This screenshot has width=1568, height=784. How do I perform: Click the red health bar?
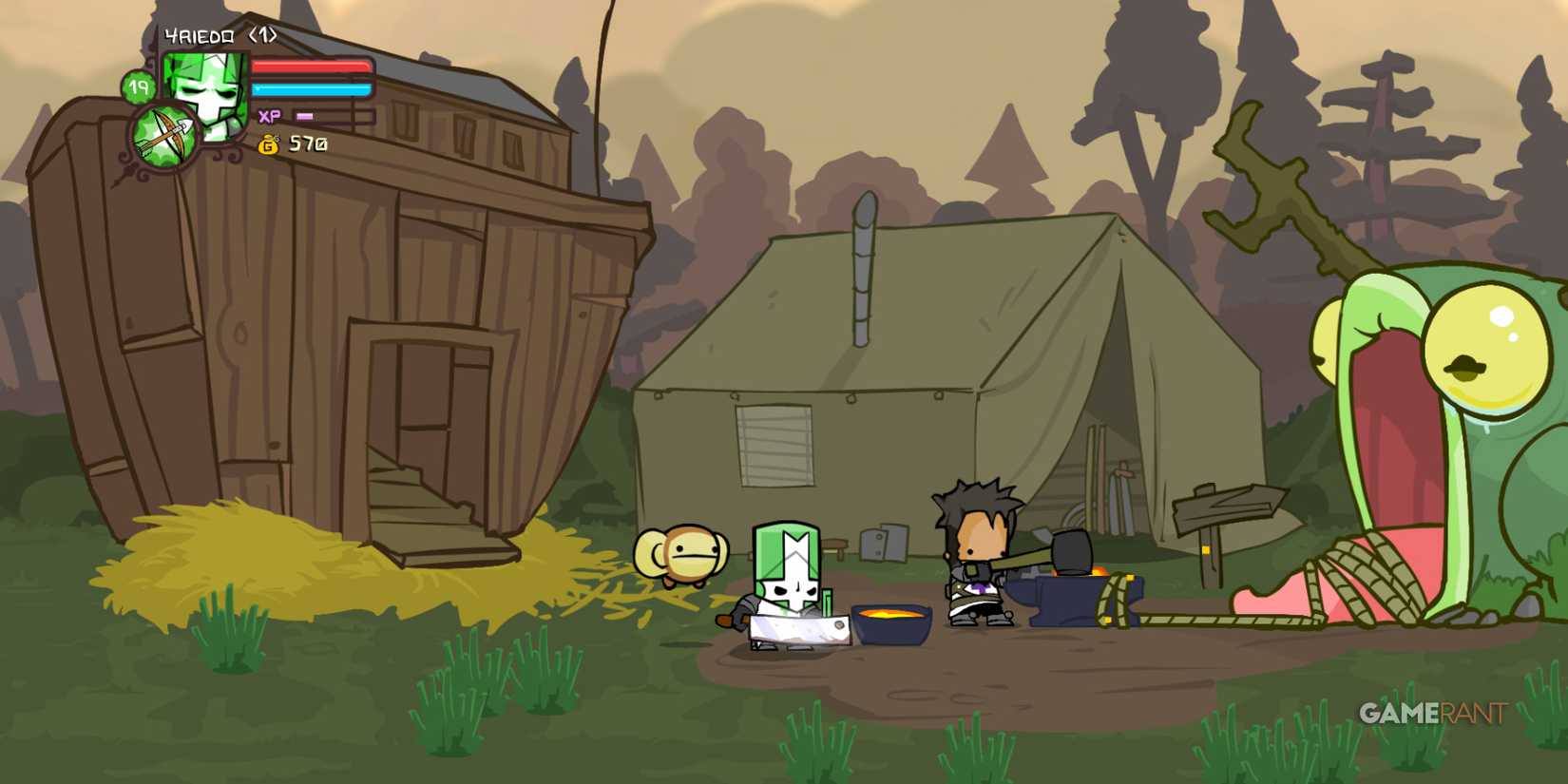314,67
